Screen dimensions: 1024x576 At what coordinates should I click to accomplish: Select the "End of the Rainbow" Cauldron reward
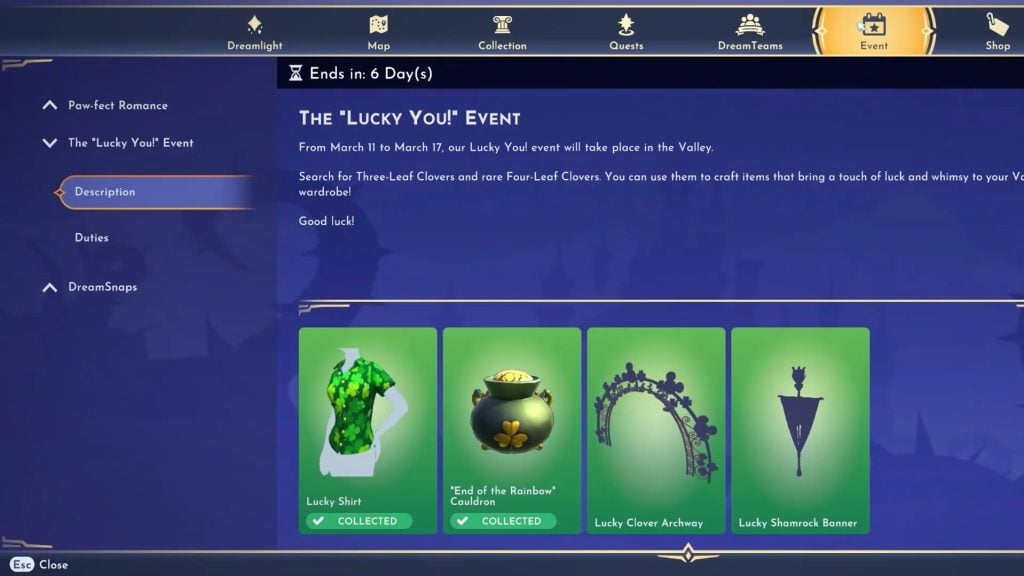tap(511, 430)
